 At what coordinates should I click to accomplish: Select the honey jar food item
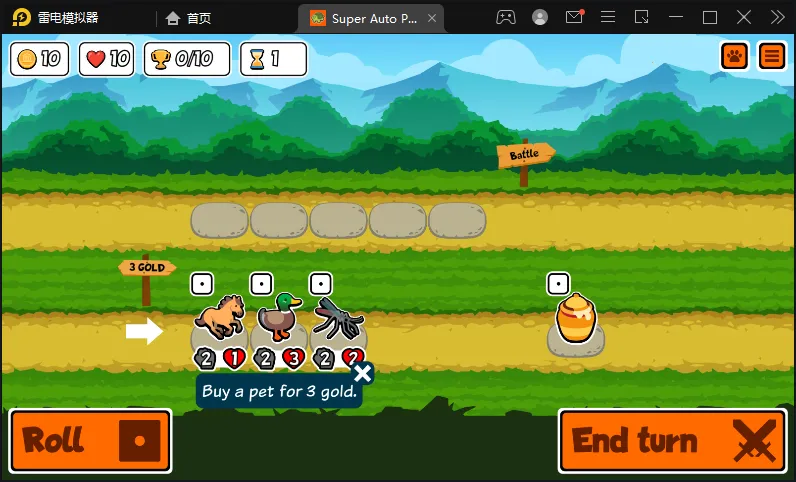point(576,320)
